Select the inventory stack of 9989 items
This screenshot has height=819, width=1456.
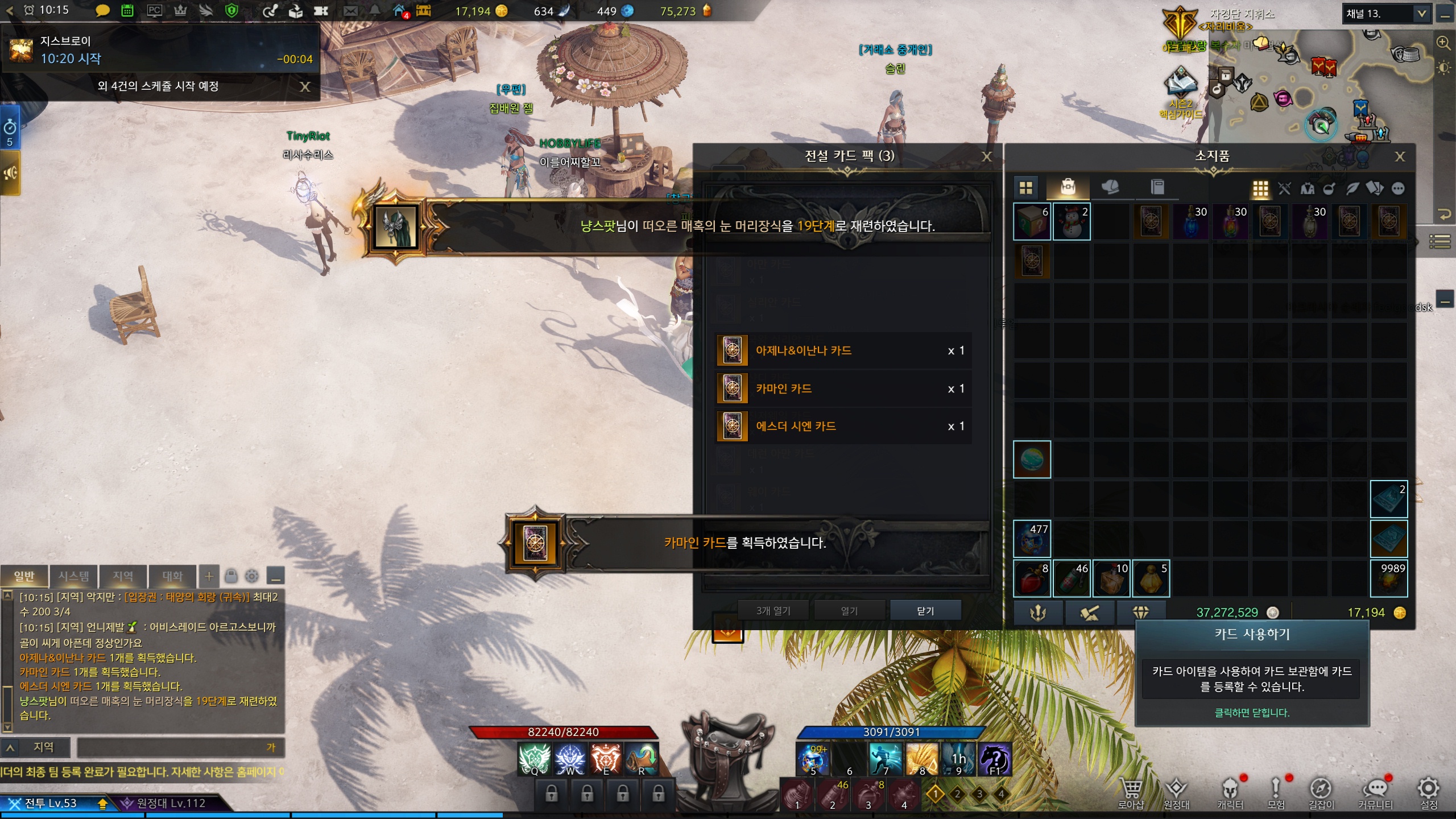[x=1389, y=578]
